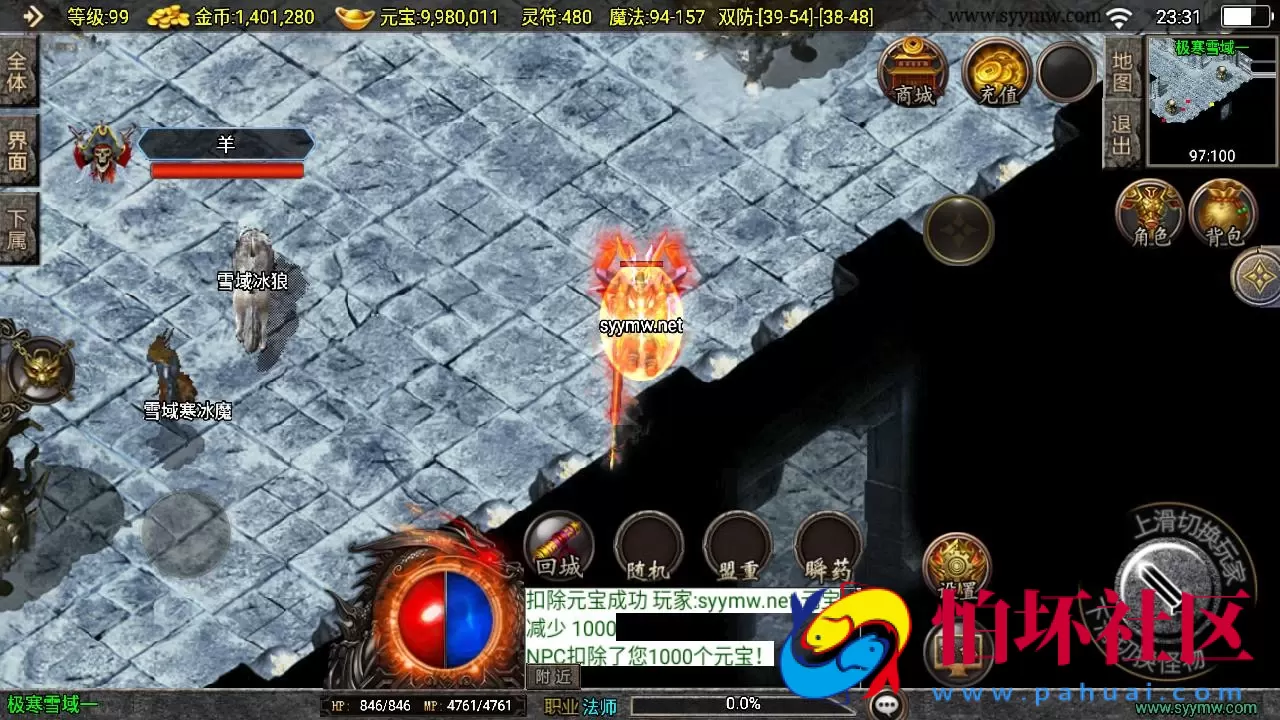Expand the 下属 subordinates panel
This screenshot has width=1280, height=720.
click(19, 222)
